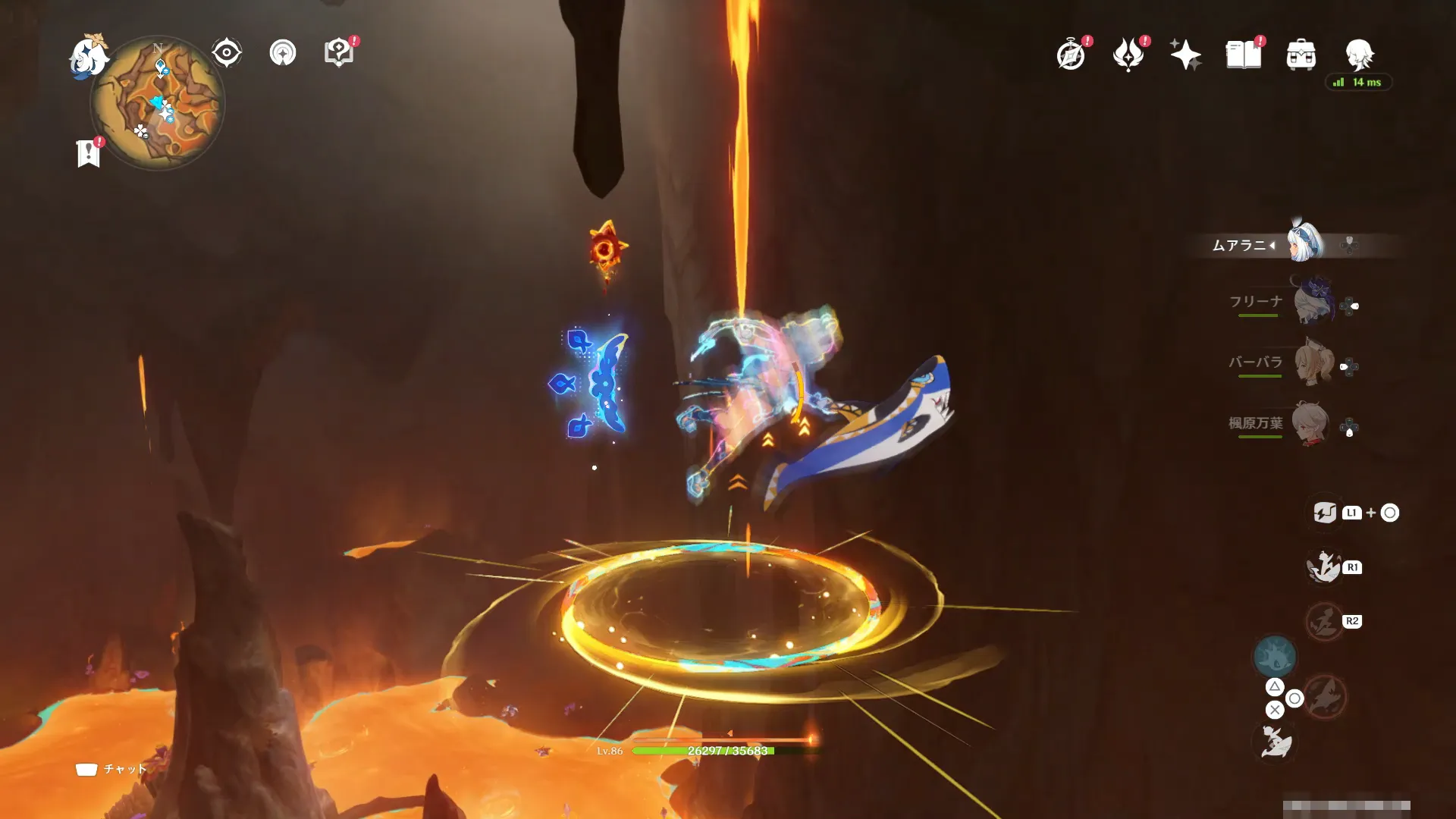Open the inventory backpack icon

[x=1301, y=55]
